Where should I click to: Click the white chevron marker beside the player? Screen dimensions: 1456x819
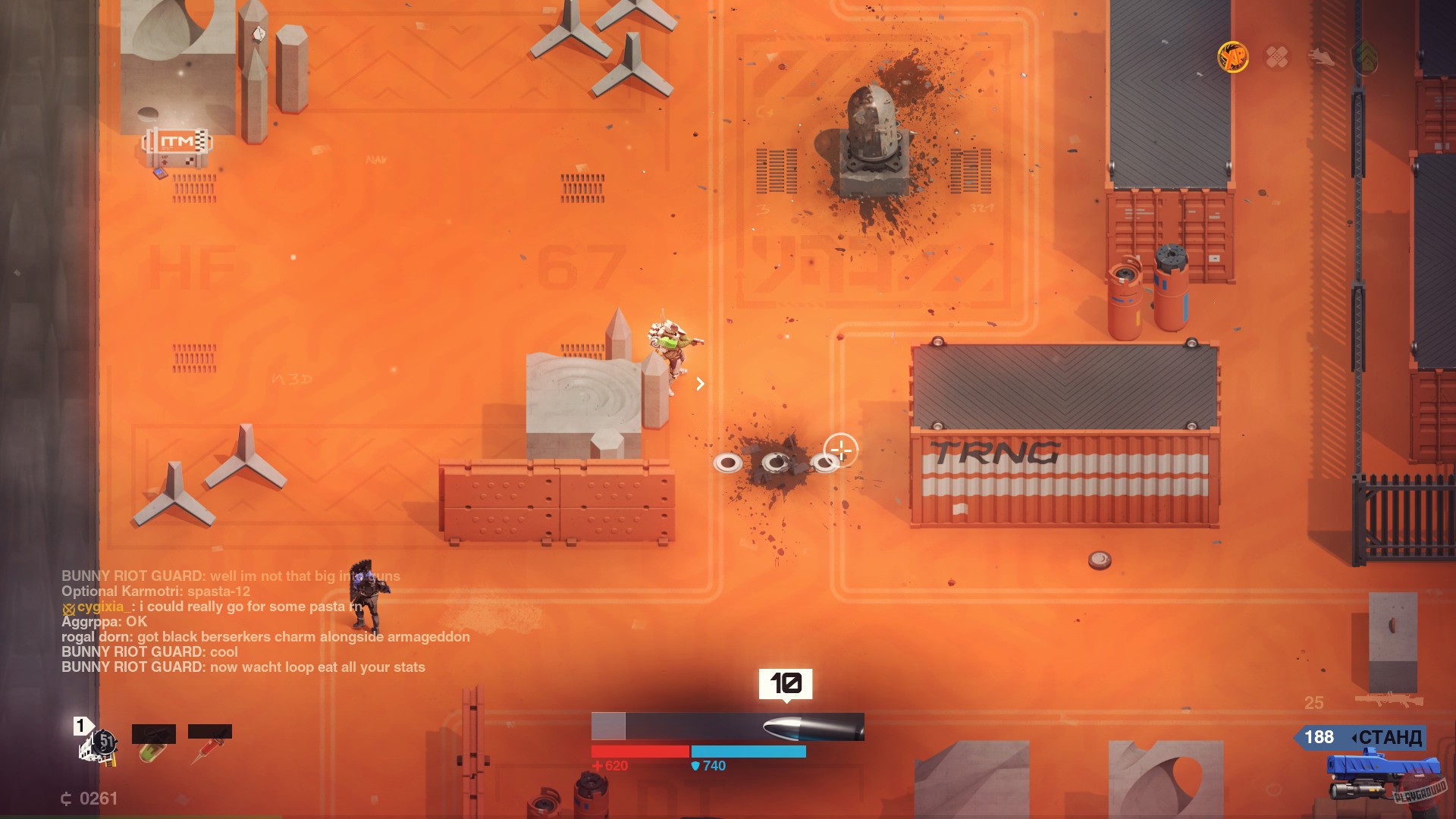click(x=701, y=384)
